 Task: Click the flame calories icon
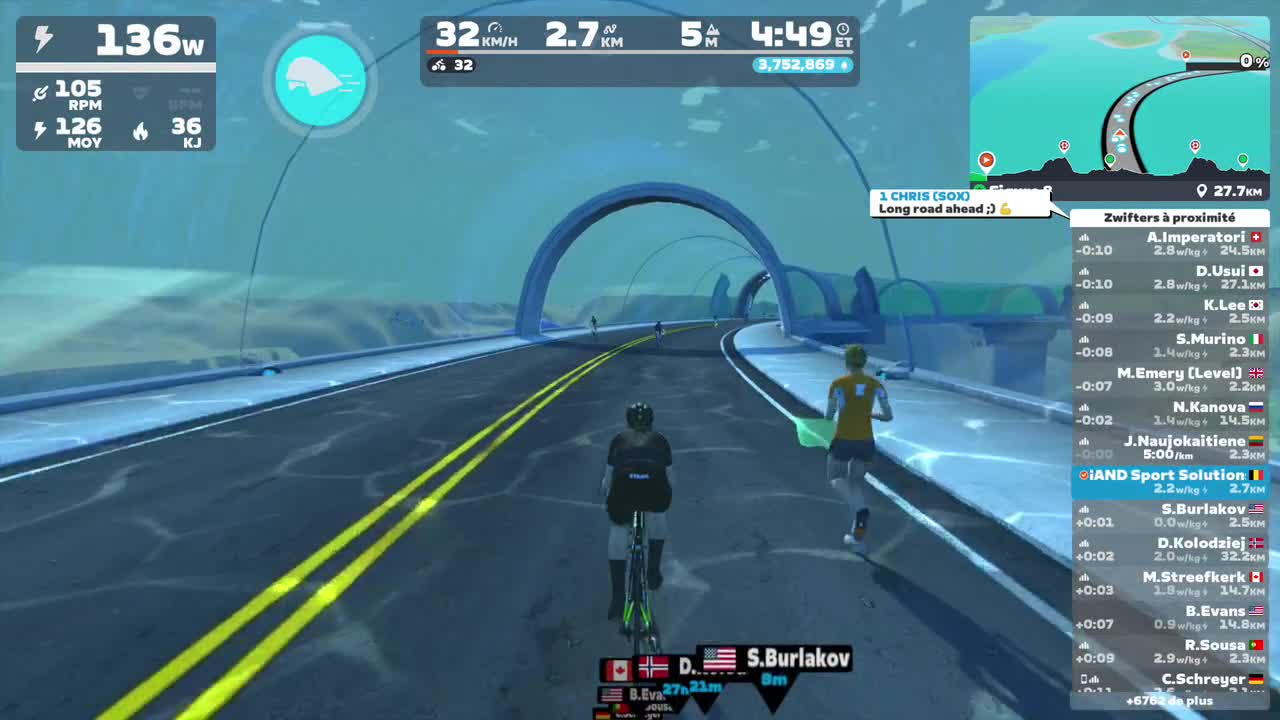[x=140, y=129]
